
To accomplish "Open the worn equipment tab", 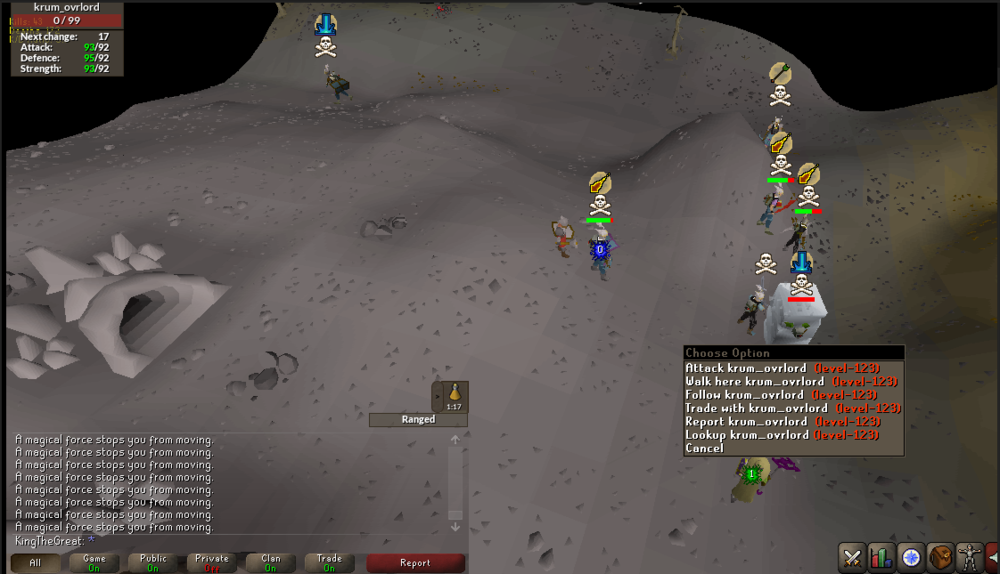I will (968, 557).
